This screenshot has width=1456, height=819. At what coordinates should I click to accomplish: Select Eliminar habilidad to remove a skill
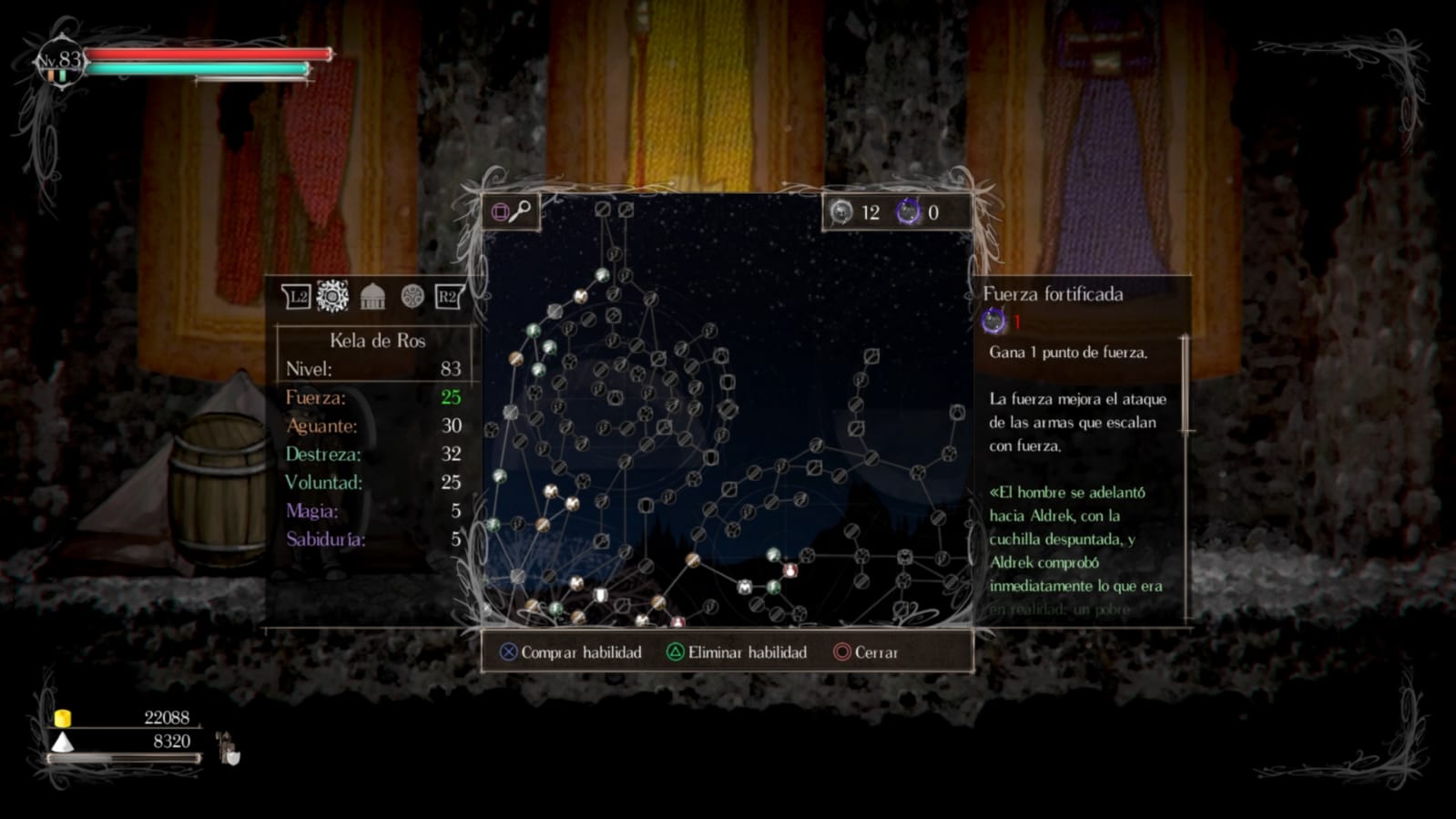[x=738, y=652]
